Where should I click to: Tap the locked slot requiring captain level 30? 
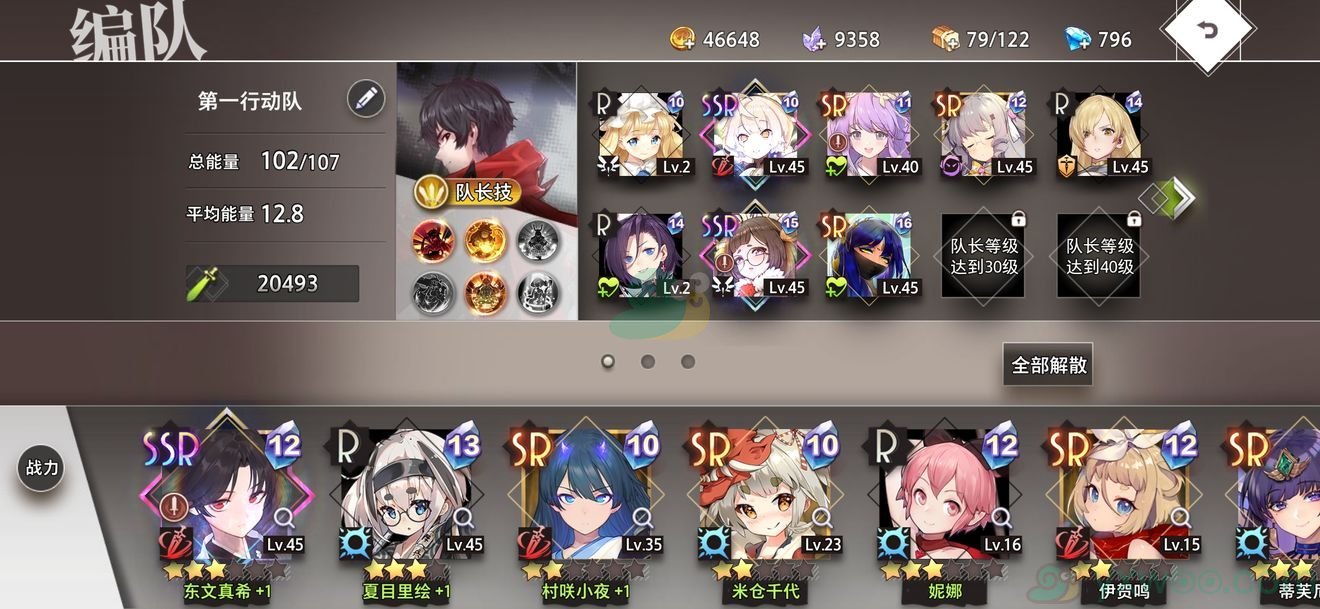click(984, 255)
